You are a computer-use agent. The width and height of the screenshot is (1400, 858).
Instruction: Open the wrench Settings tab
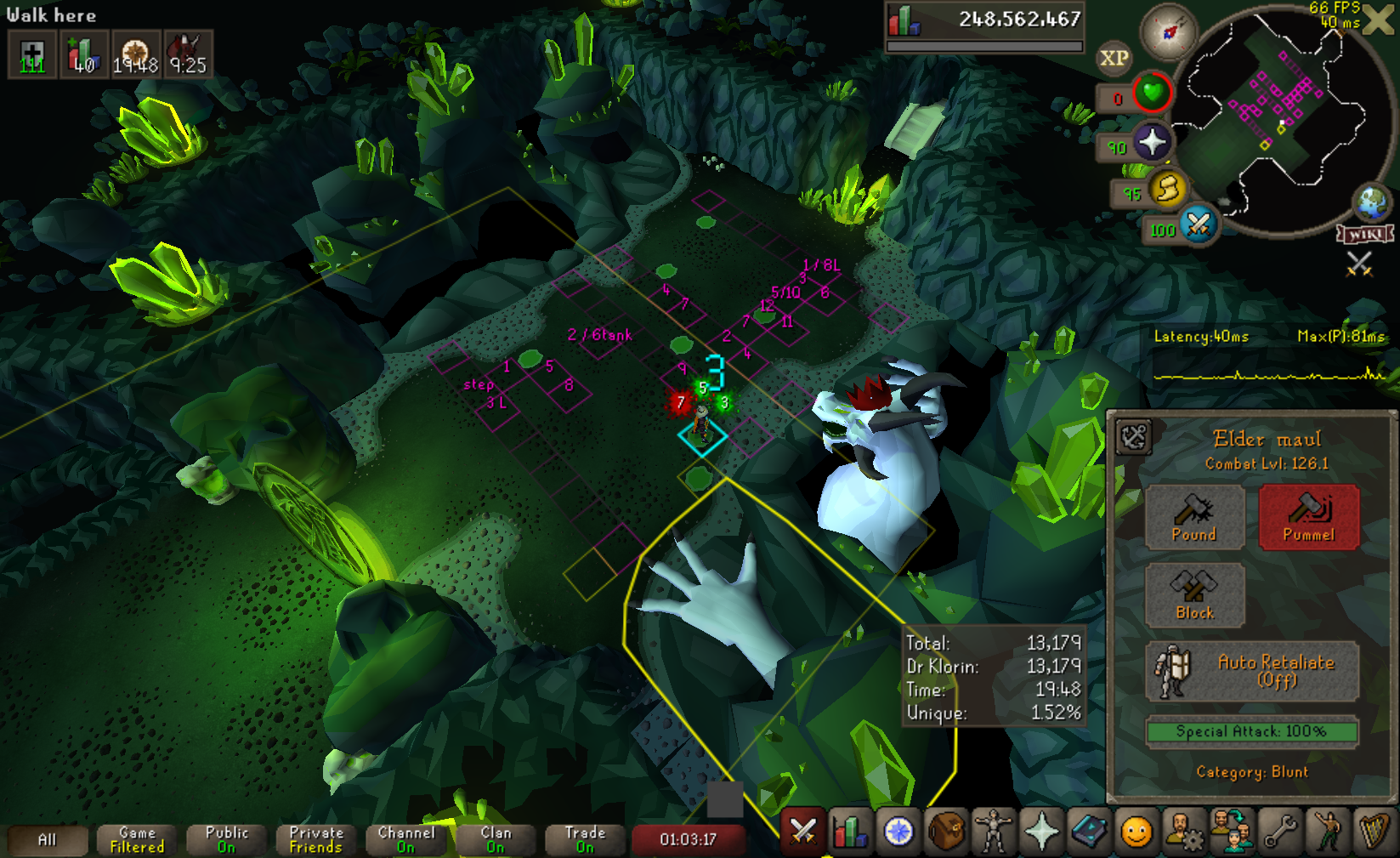1280,832
